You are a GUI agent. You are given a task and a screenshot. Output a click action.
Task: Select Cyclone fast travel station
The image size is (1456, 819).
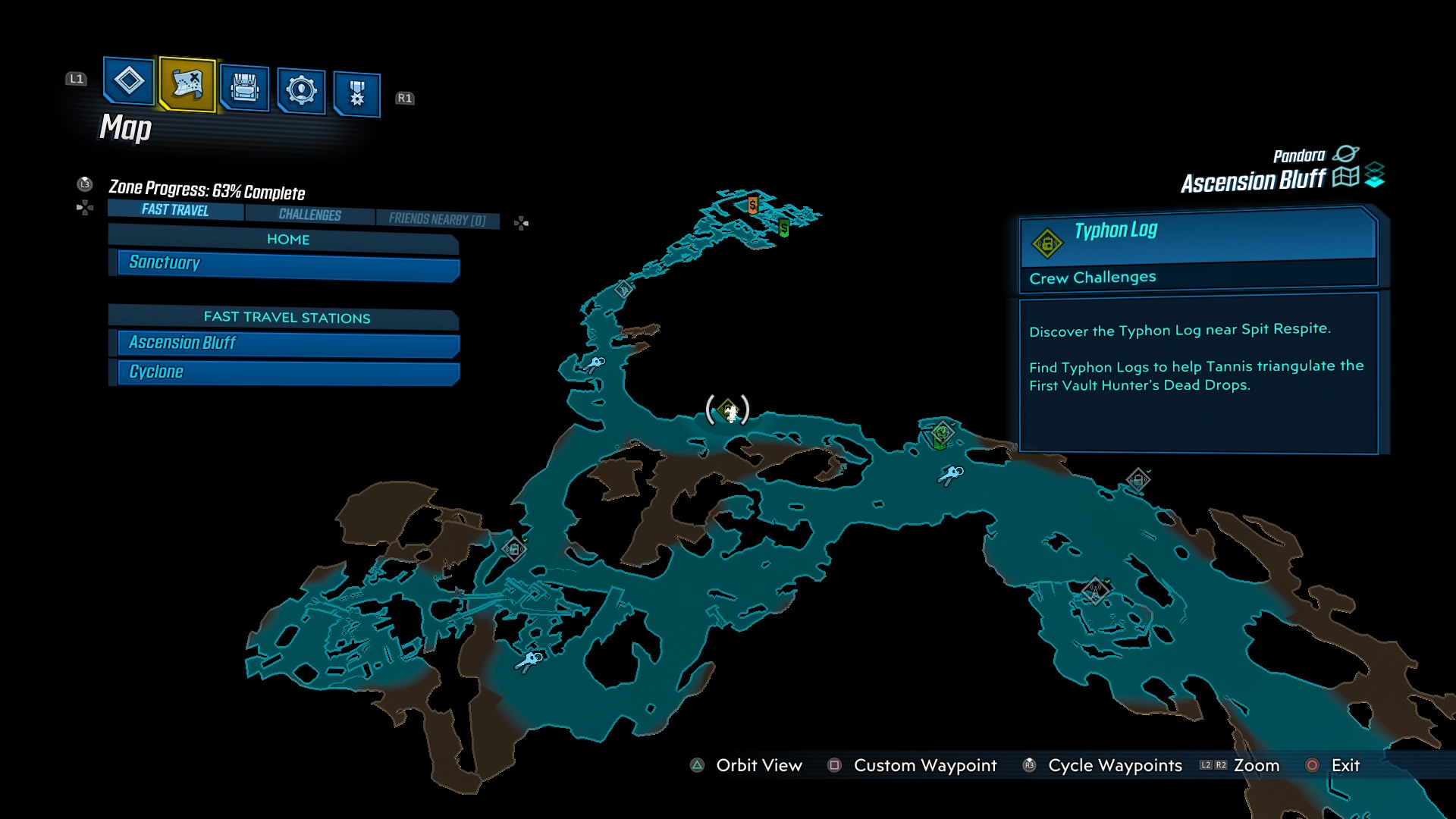point(284,372)
